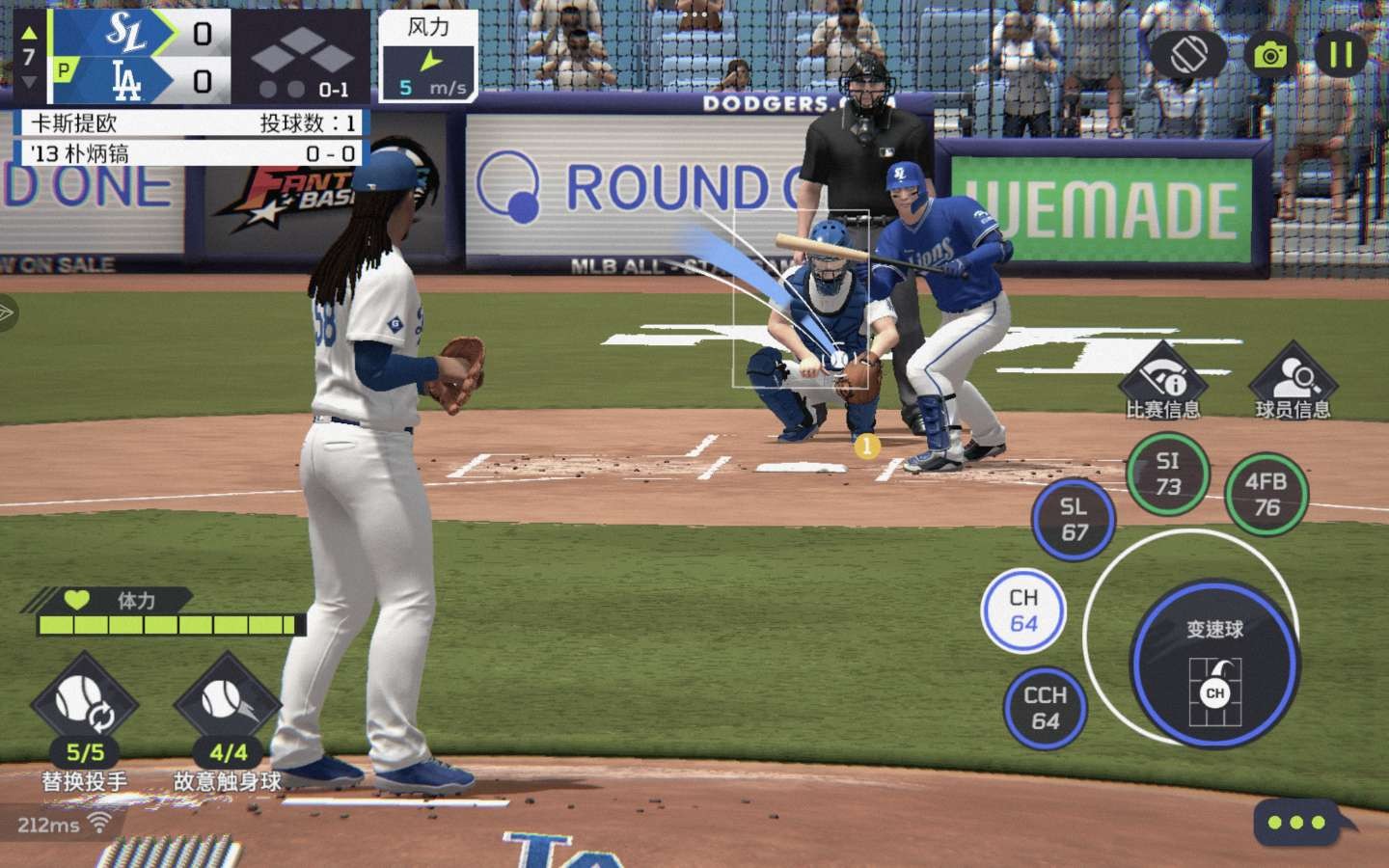Viewport: 1389px width, 868px height.
Task: Pick the 4FB 76 fastball pitch
Action: click(1266, 494)
